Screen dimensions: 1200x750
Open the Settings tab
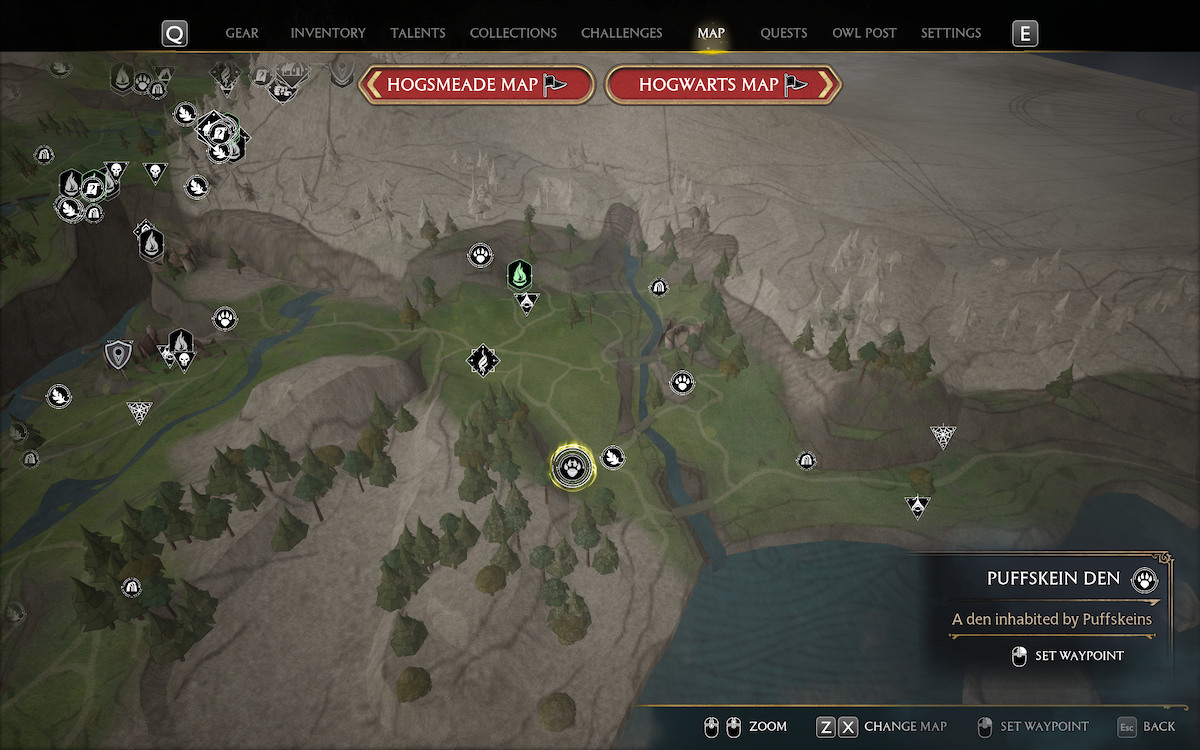tap(951, 33)
